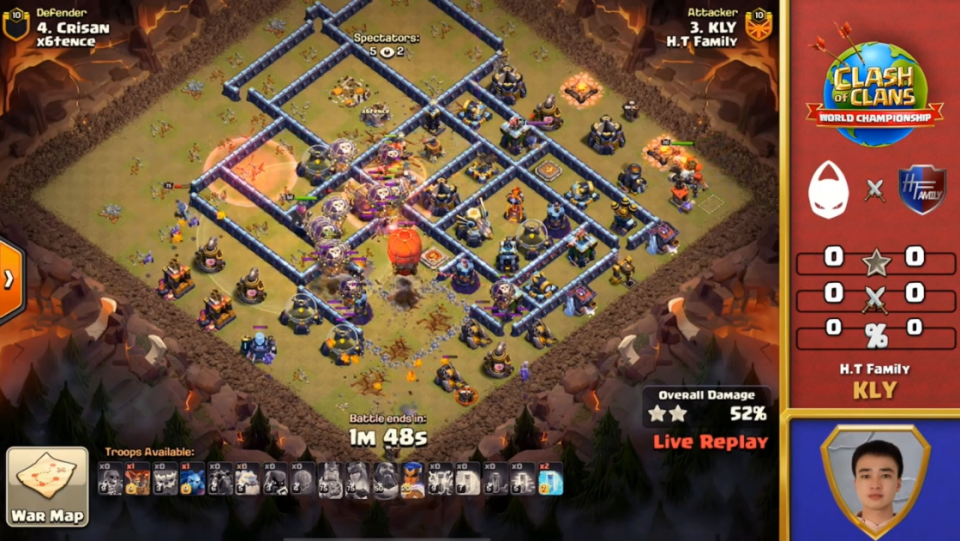This screenshot has height=541, width=960.
Task: Select the Royal Champion hero slot
Action: click(412, 481)
